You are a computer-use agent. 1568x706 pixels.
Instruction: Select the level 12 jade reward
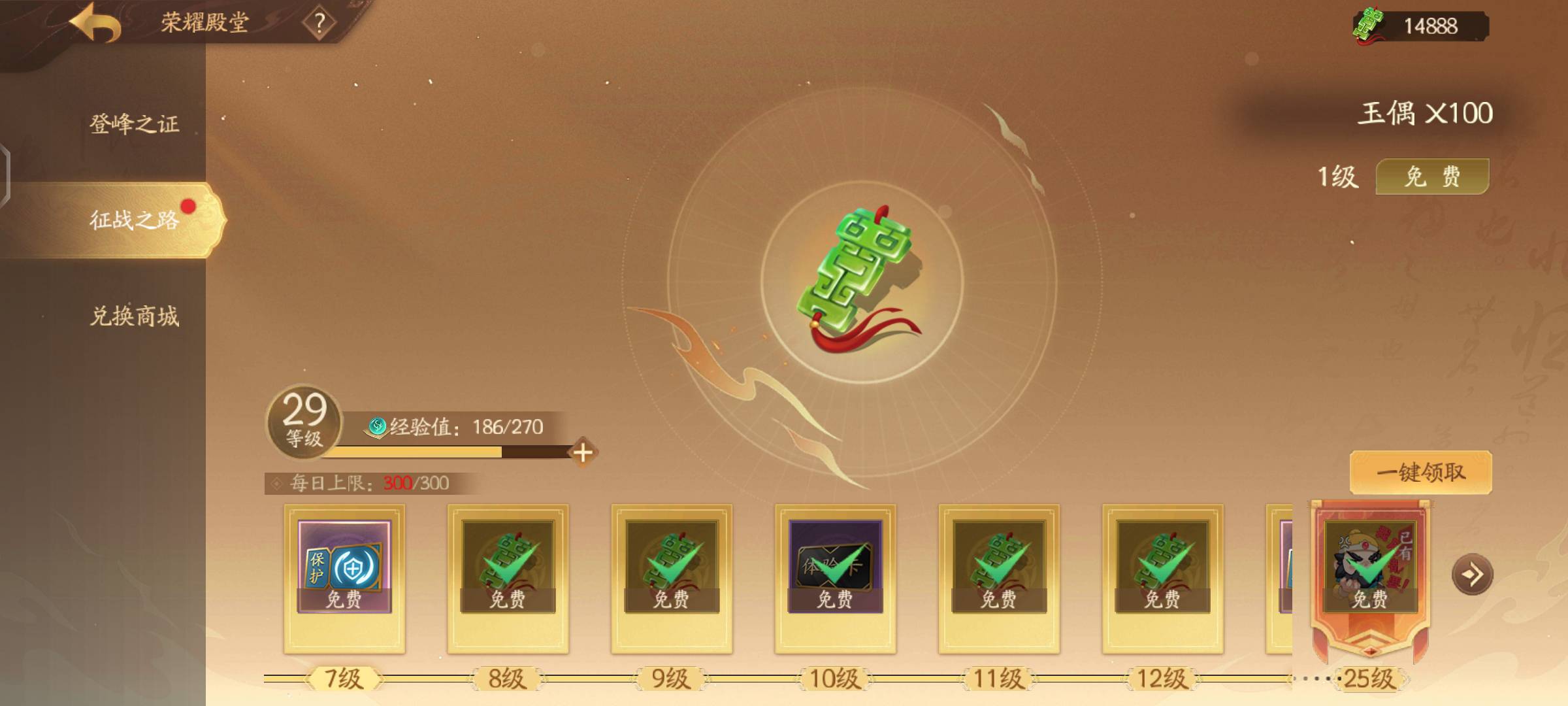[1162, 566]
